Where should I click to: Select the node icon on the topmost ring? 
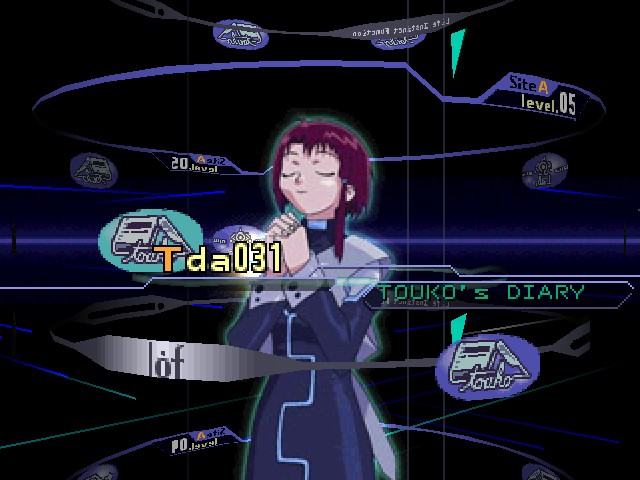pos(240,33)
